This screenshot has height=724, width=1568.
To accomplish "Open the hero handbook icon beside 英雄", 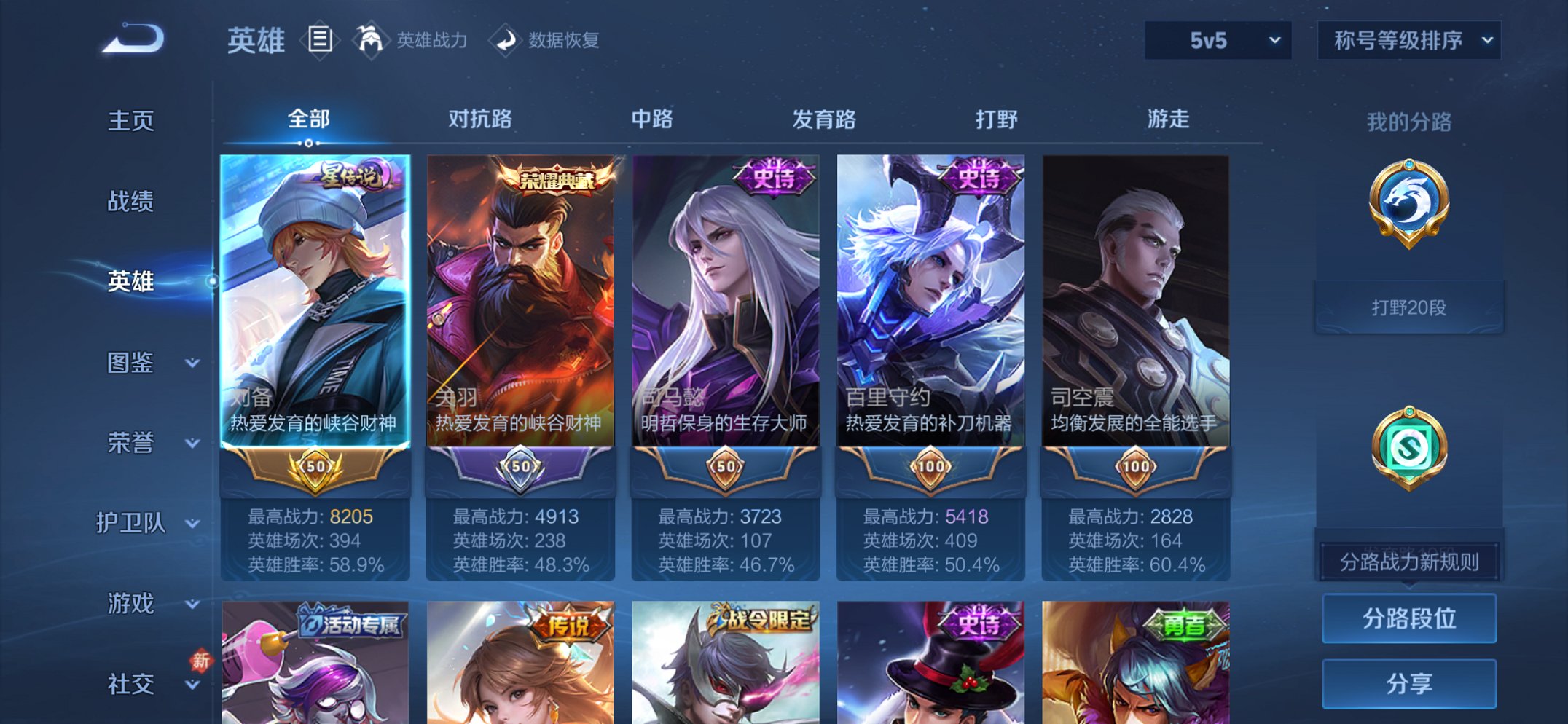I will pyautogui.click(x=321, y=40).
